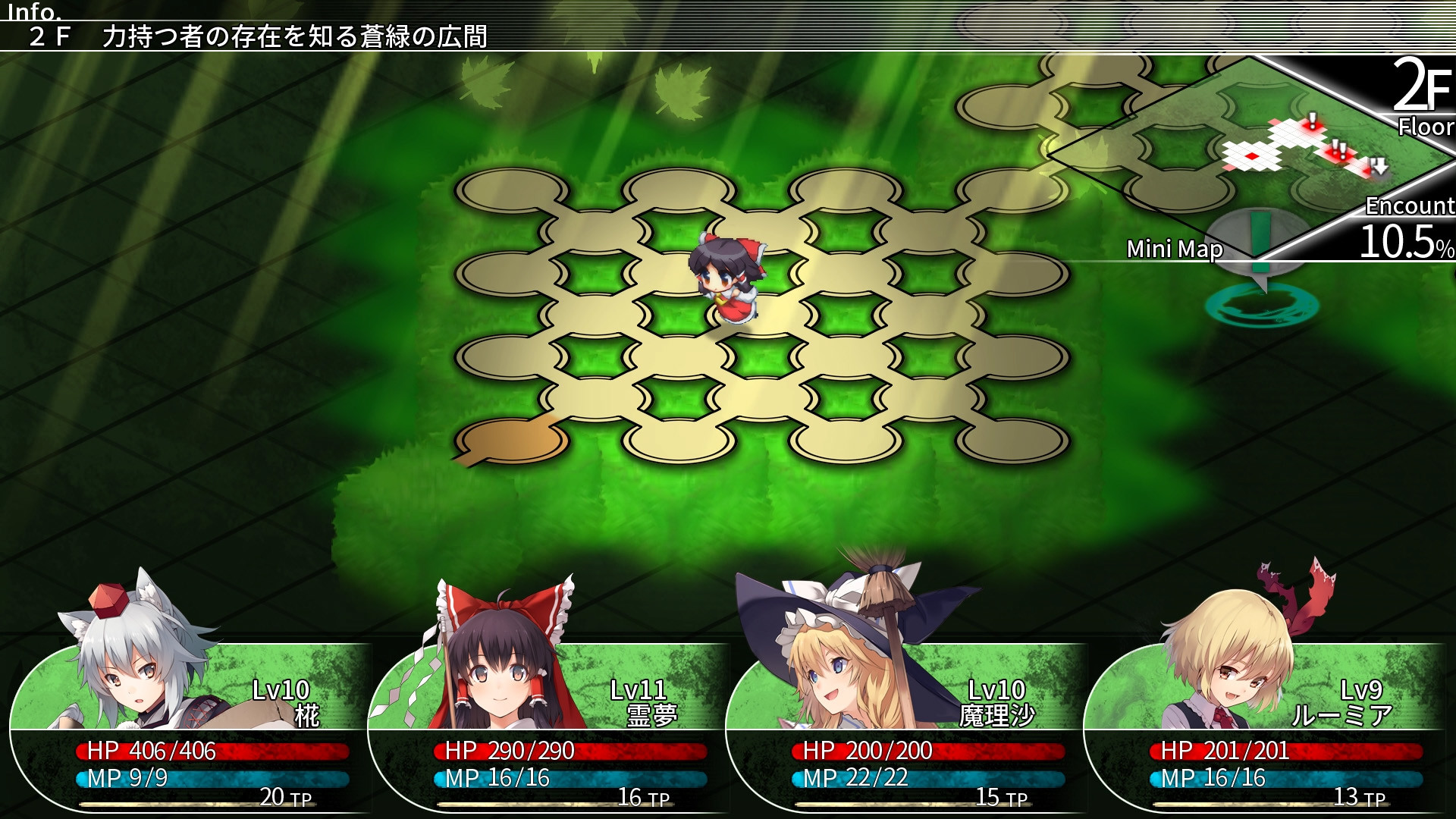Click the red player position marker on the minimap
The image size is (1456, 819).
(x=1252, y=157)
